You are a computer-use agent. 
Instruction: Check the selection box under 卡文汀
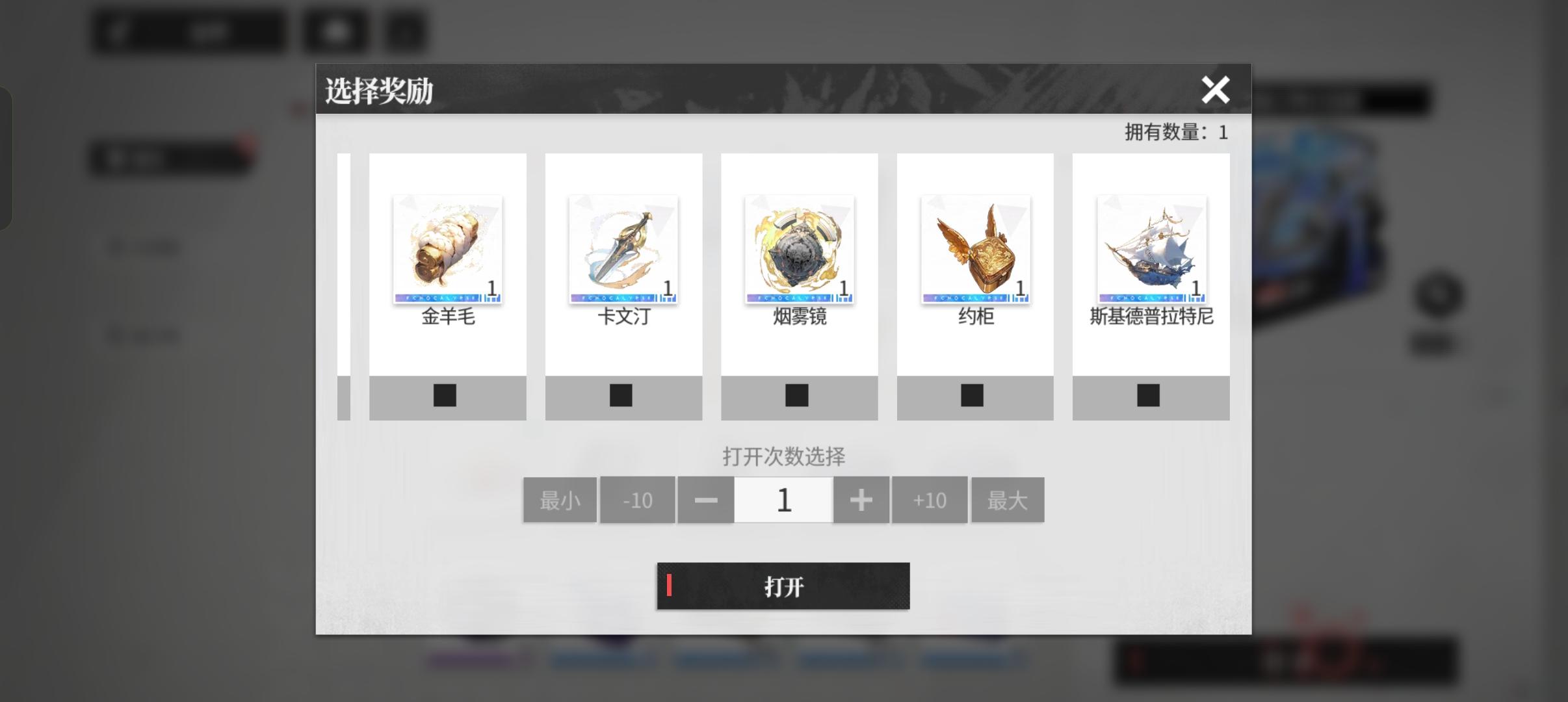coord(622,395)
